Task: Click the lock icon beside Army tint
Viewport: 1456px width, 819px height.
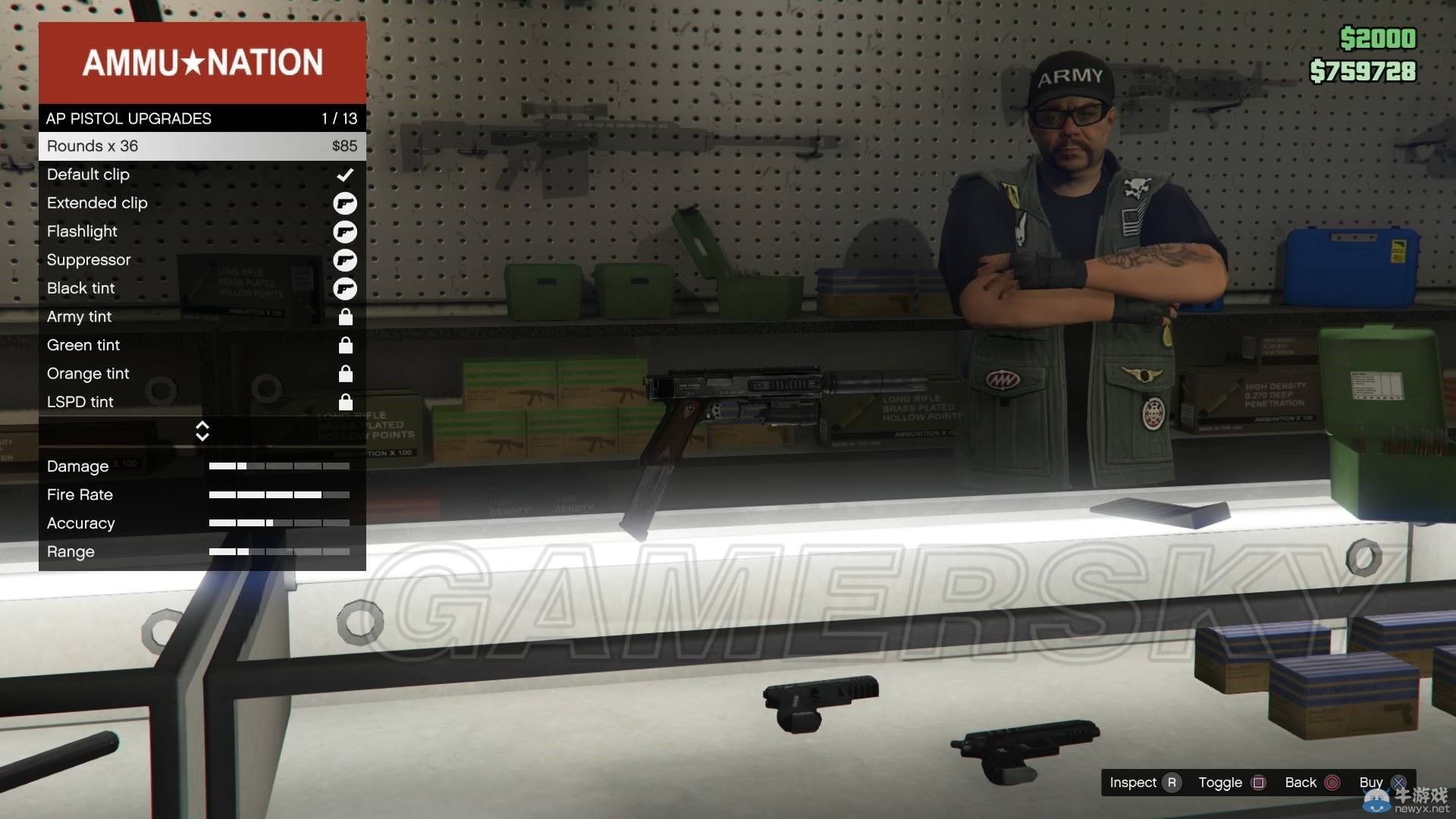Action: [x=346, y=318]
